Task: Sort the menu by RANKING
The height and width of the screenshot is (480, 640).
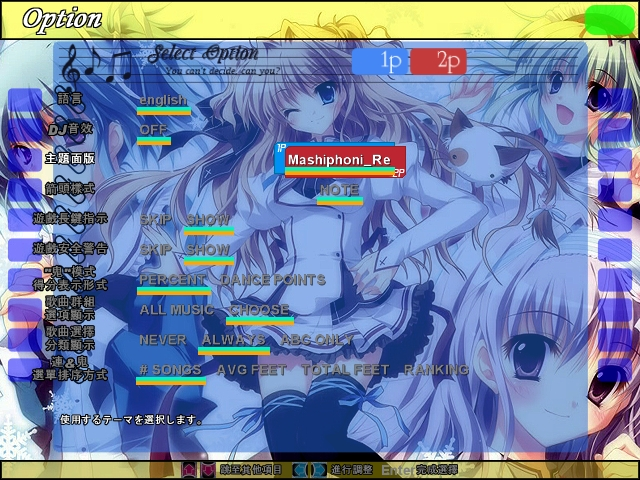Action: pyautogui.click(x=436, y=370)
